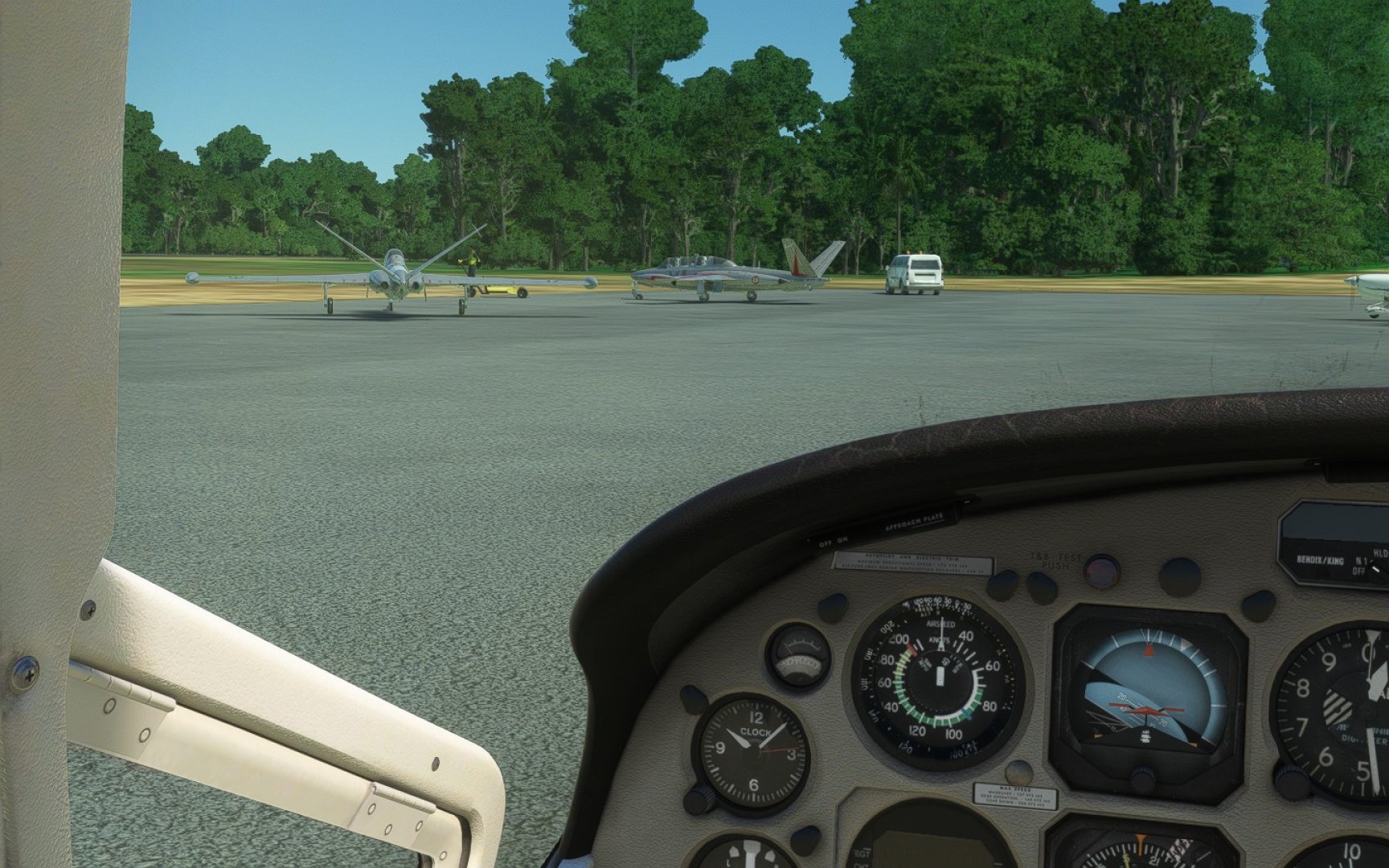Click the altimeter pressure setting knob
Viewport: 1389px width, 868px height.
tap(1292, 780)
